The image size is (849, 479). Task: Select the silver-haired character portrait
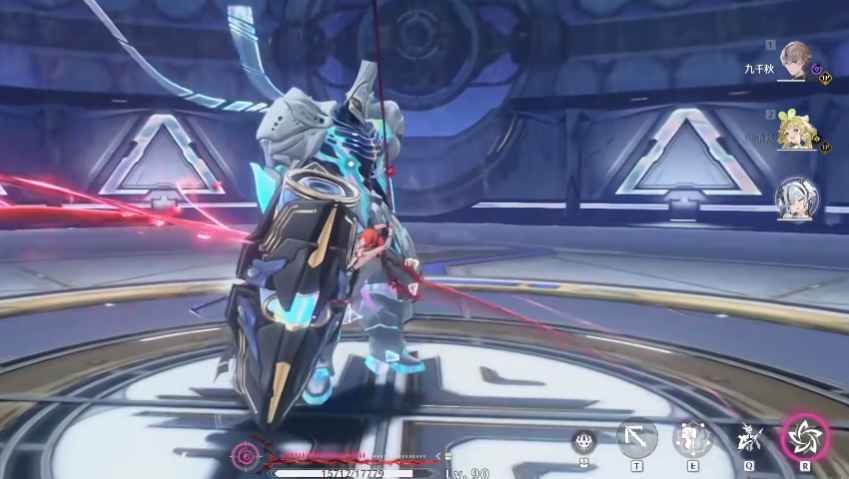(x=796, y=199)
